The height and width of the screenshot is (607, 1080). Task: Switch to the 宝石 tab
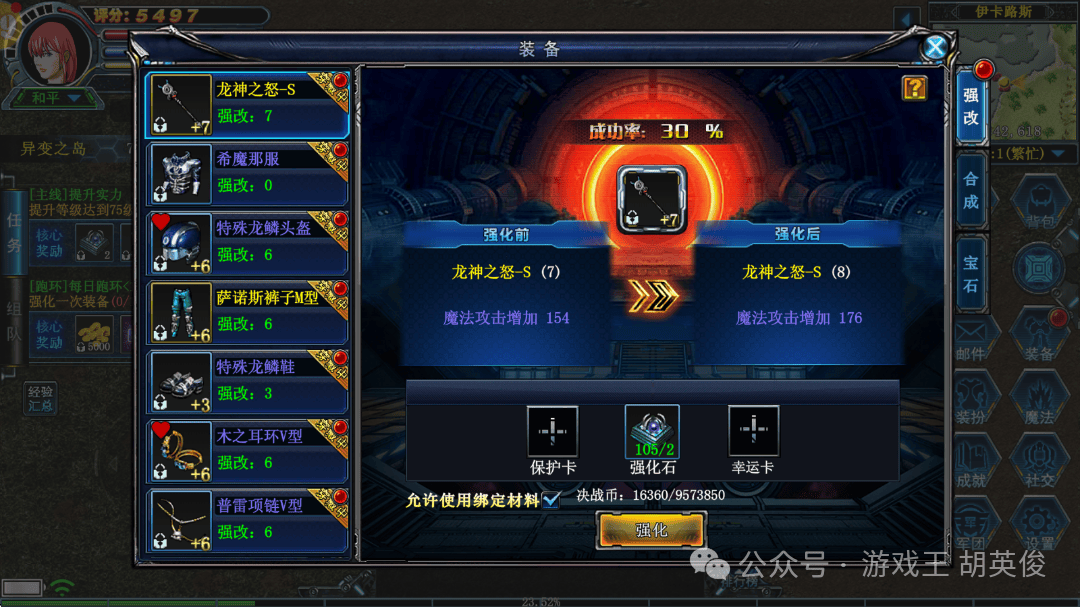[x=971, y=275]
